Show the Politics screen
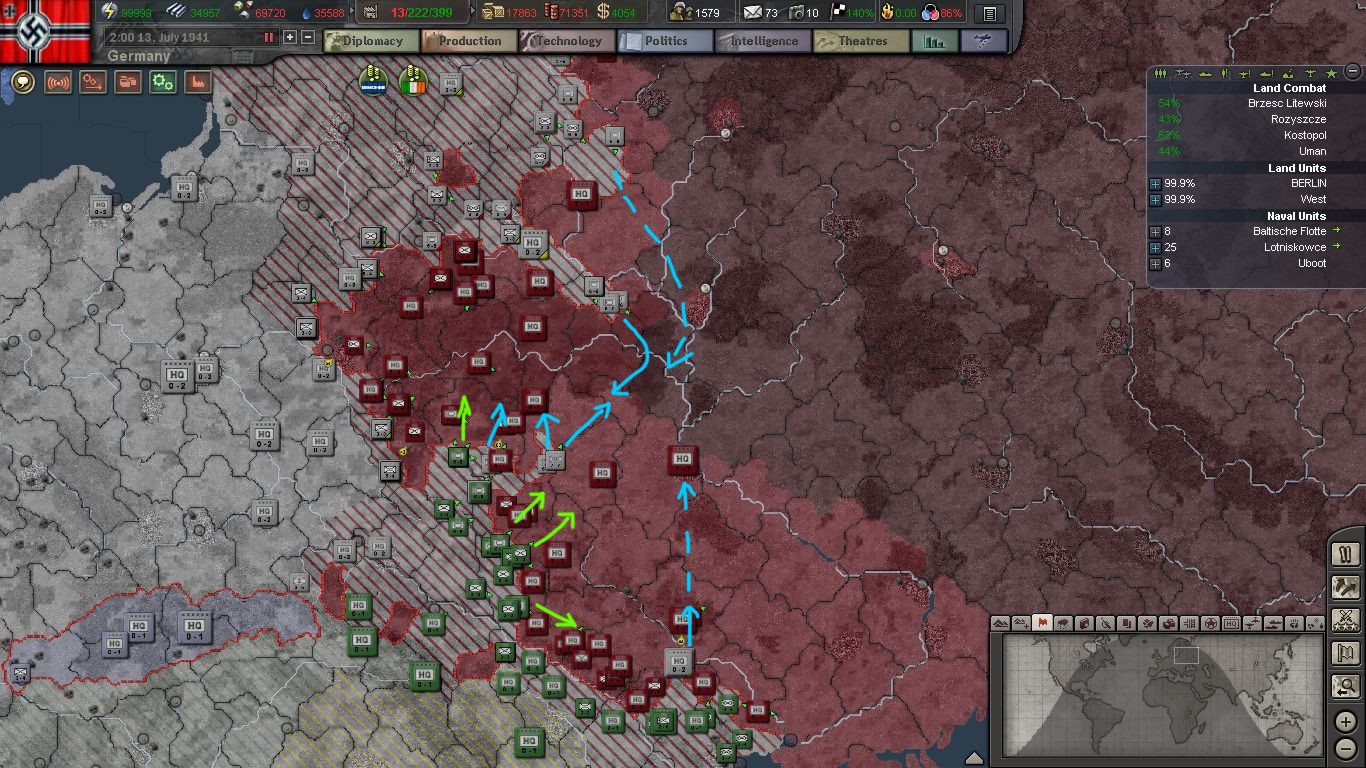 pos(665,41)
